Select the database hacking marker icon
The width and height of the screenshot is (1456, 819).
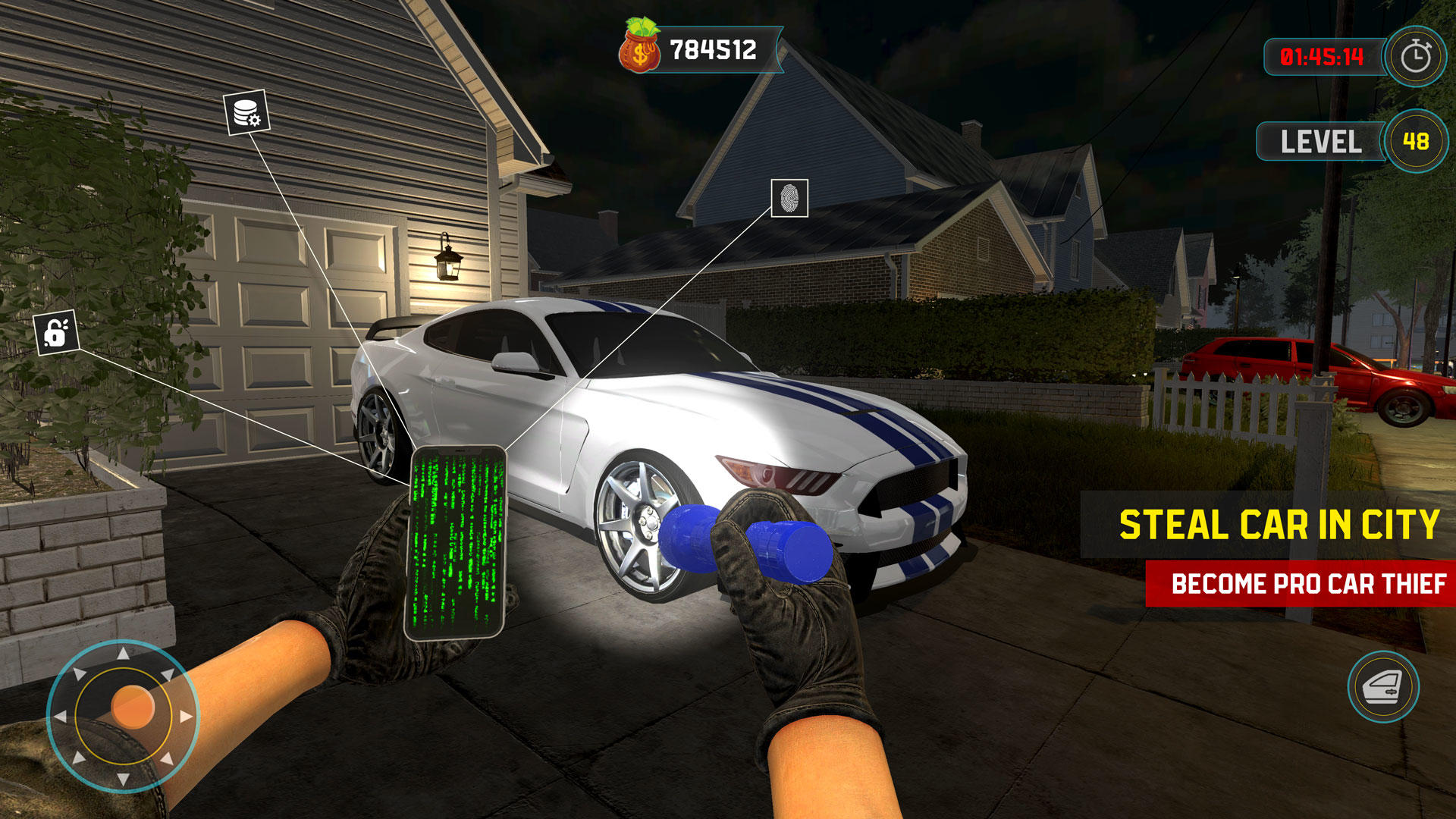(245, 112)
